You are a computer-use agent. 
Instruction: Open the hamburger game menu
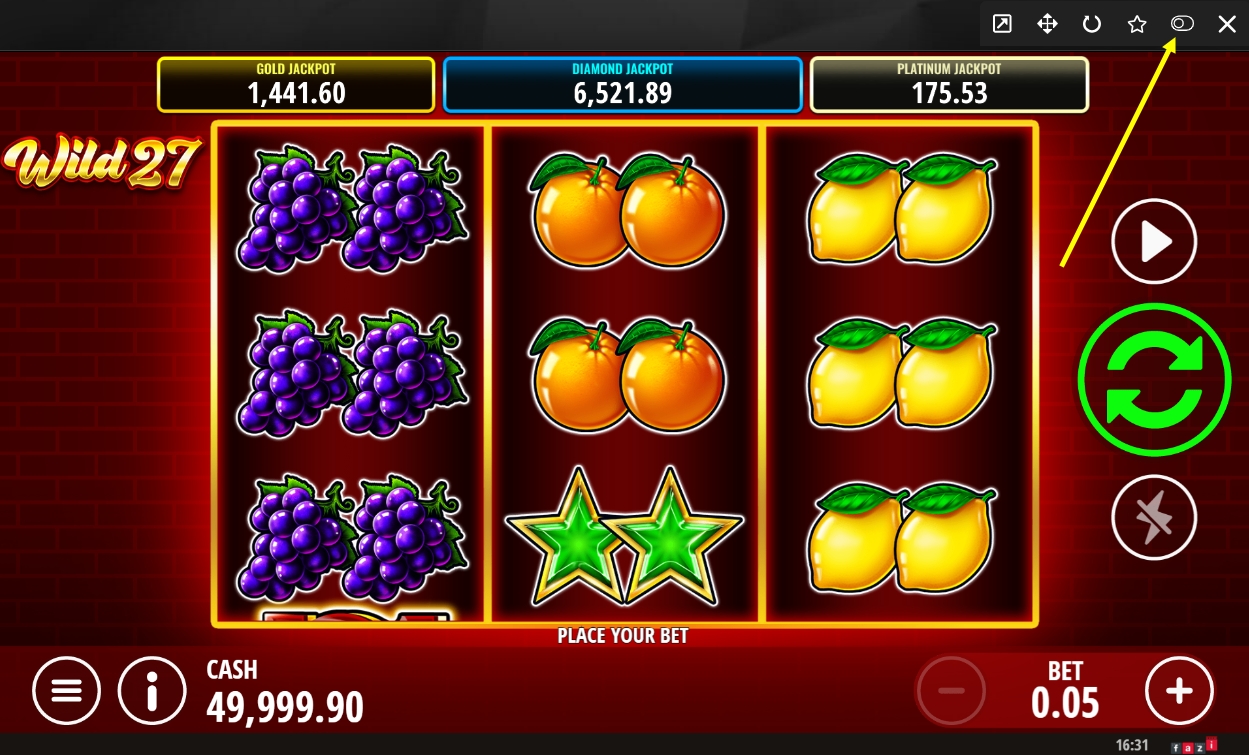pos(66,690)
